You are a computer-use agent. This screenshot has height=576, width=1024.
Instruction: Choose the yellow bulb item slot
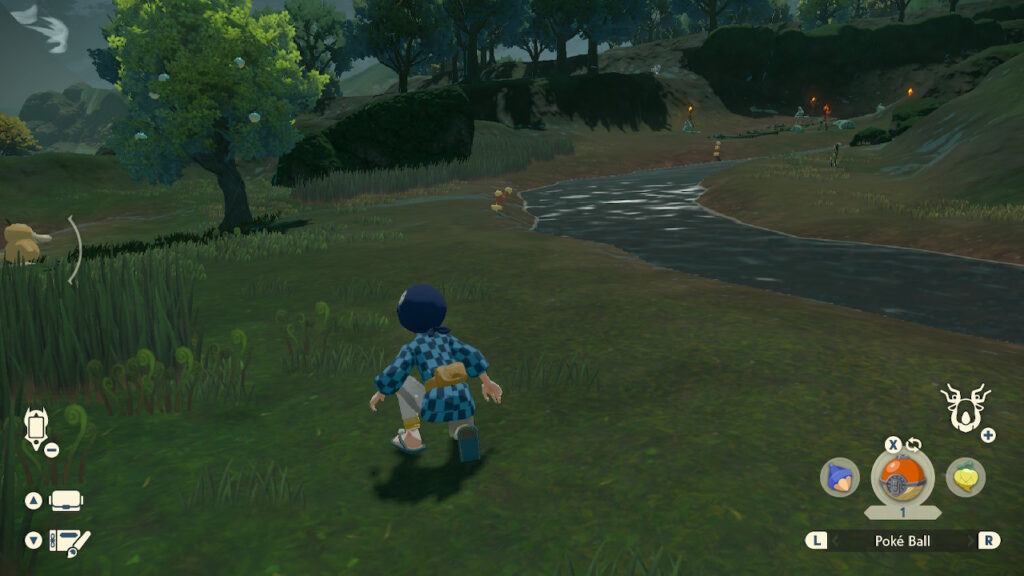965,477
